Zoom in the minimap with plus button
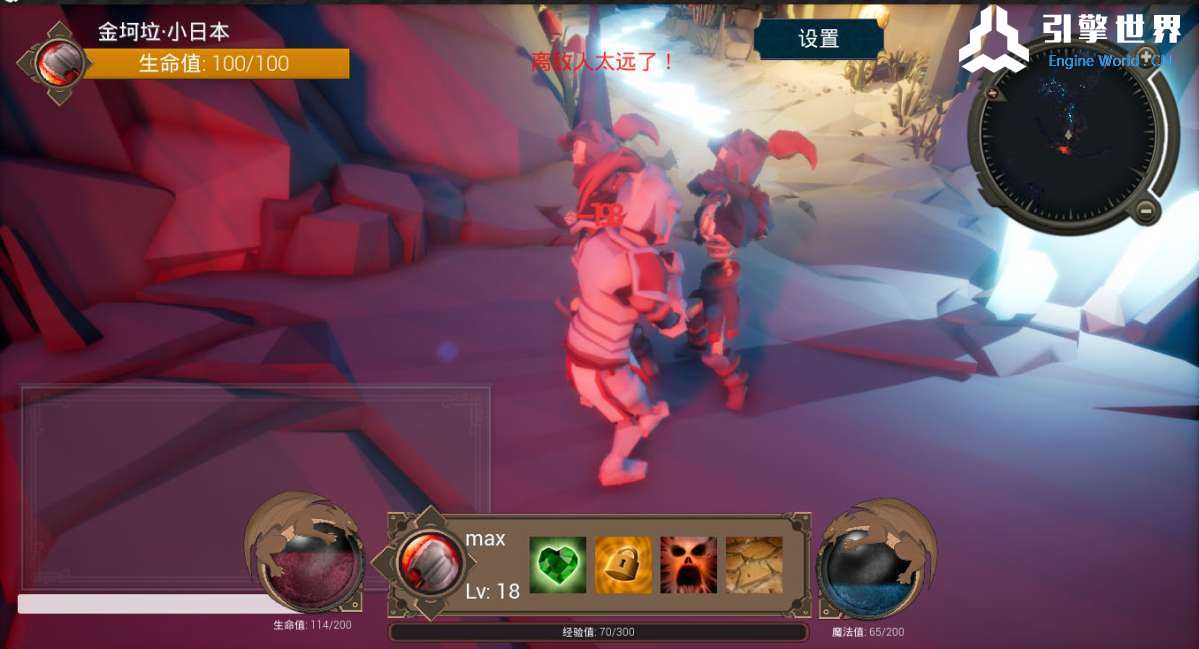1199x649 pixels. coord(993,93)
